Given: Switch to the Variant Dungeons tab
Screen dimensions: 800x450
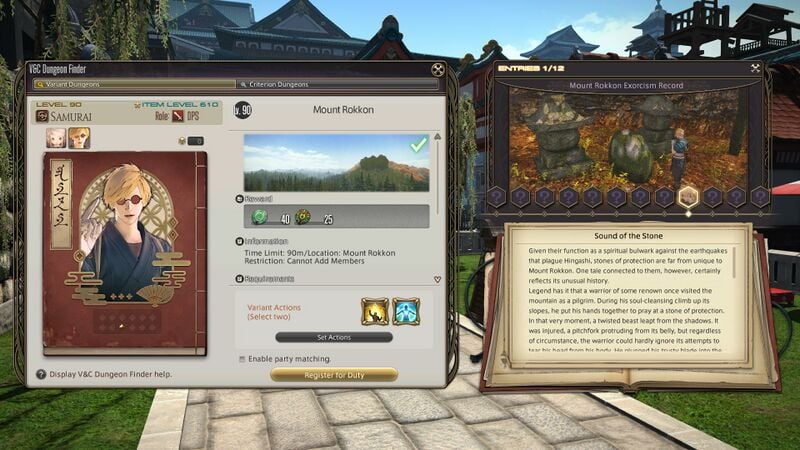Looking at the screenshot, I should click(130, 85).
